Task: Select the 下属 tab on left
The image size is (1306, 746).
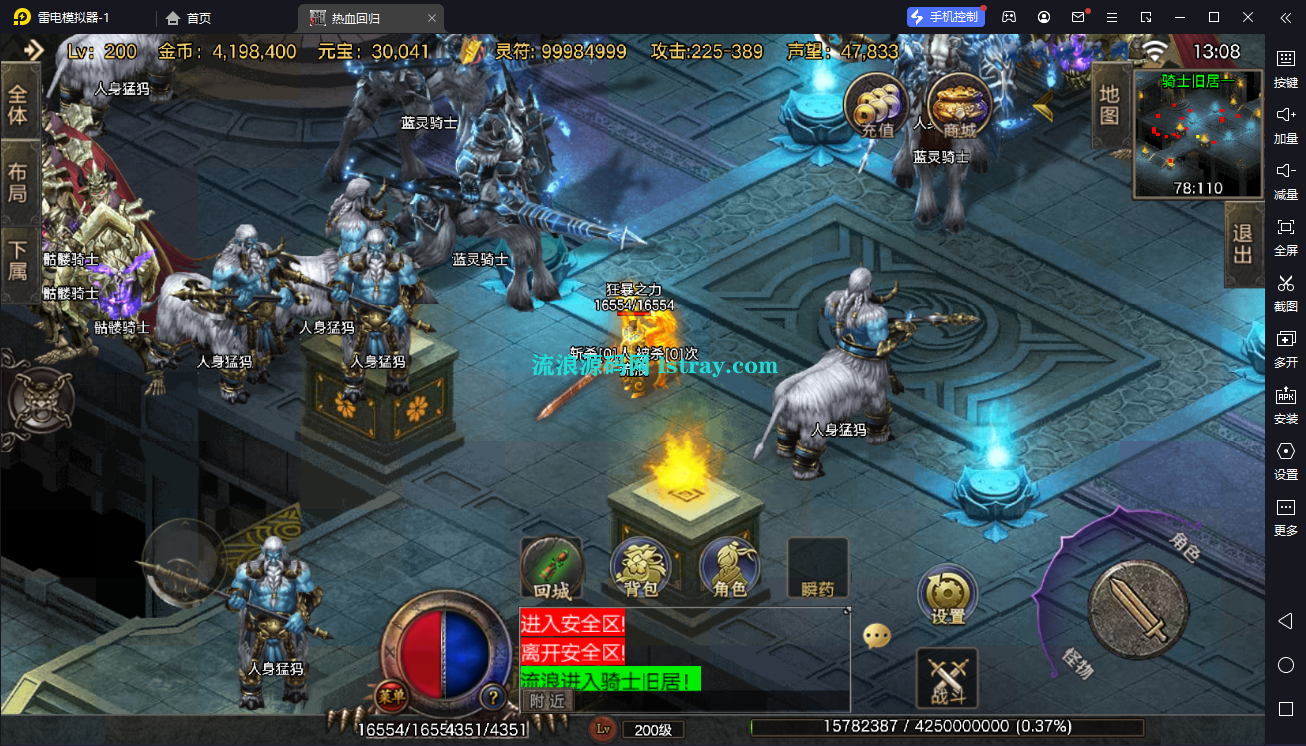Action: (x=19, y=259)
